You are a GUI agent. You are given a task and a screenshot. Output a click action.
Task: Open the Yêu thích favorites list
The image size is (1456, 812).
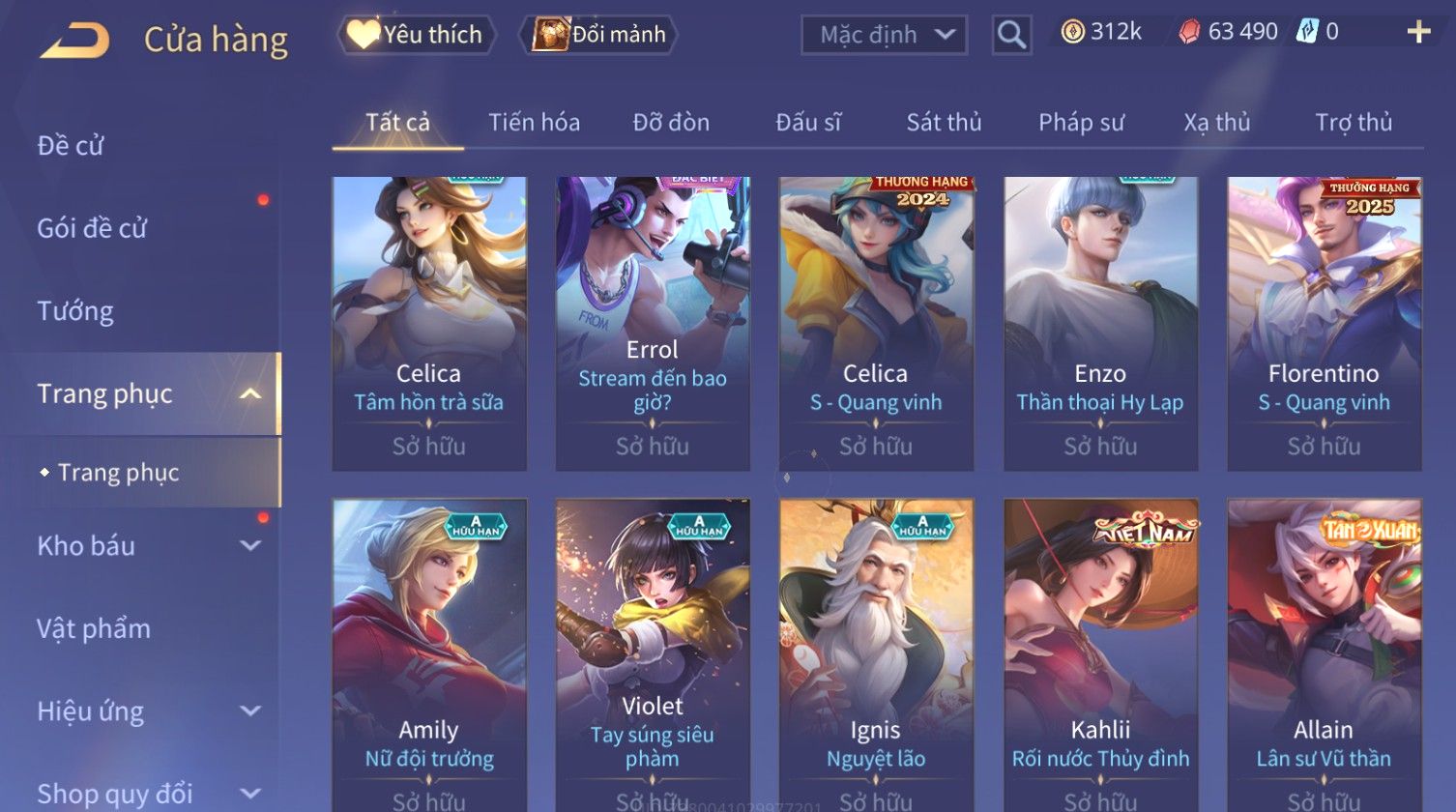point(417,35)
